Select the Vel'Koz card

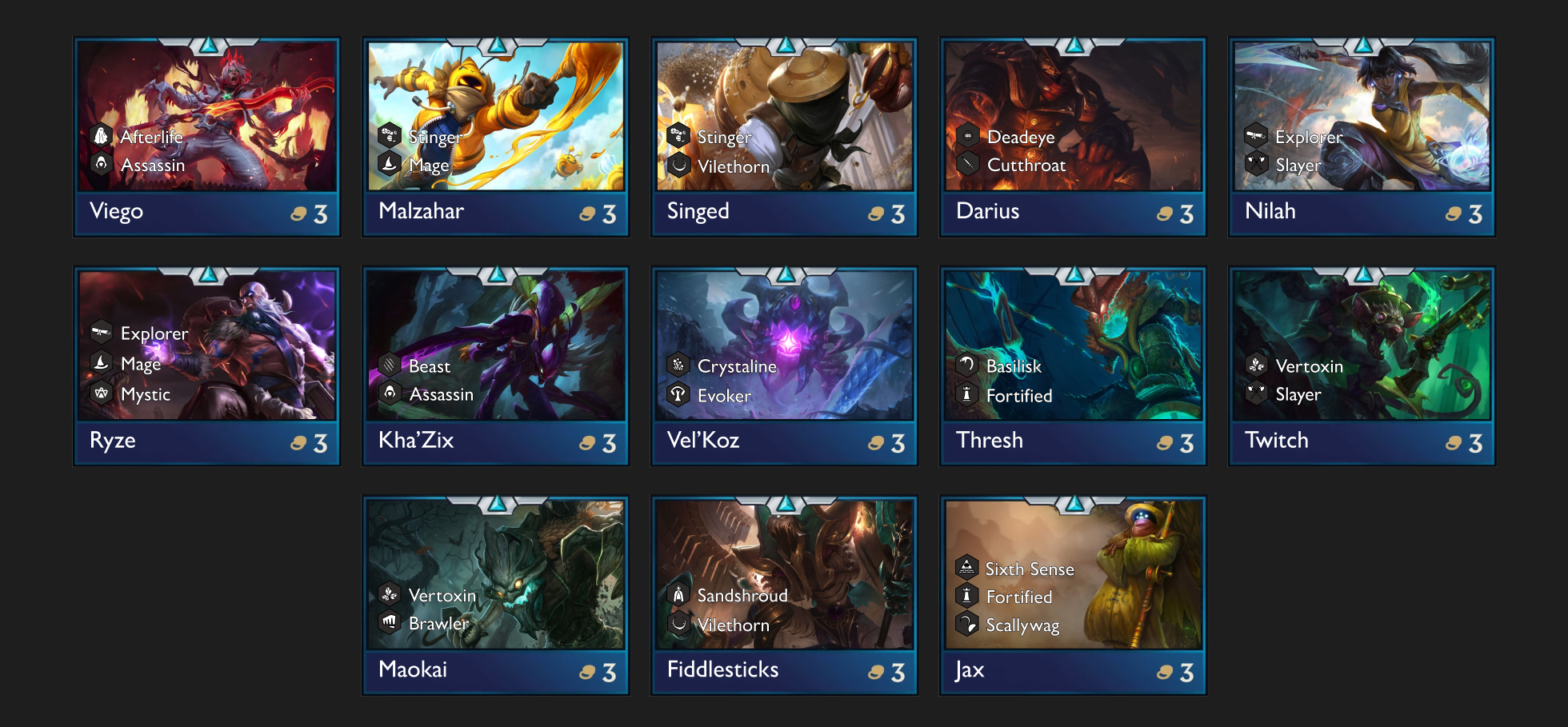click(784, 365)
